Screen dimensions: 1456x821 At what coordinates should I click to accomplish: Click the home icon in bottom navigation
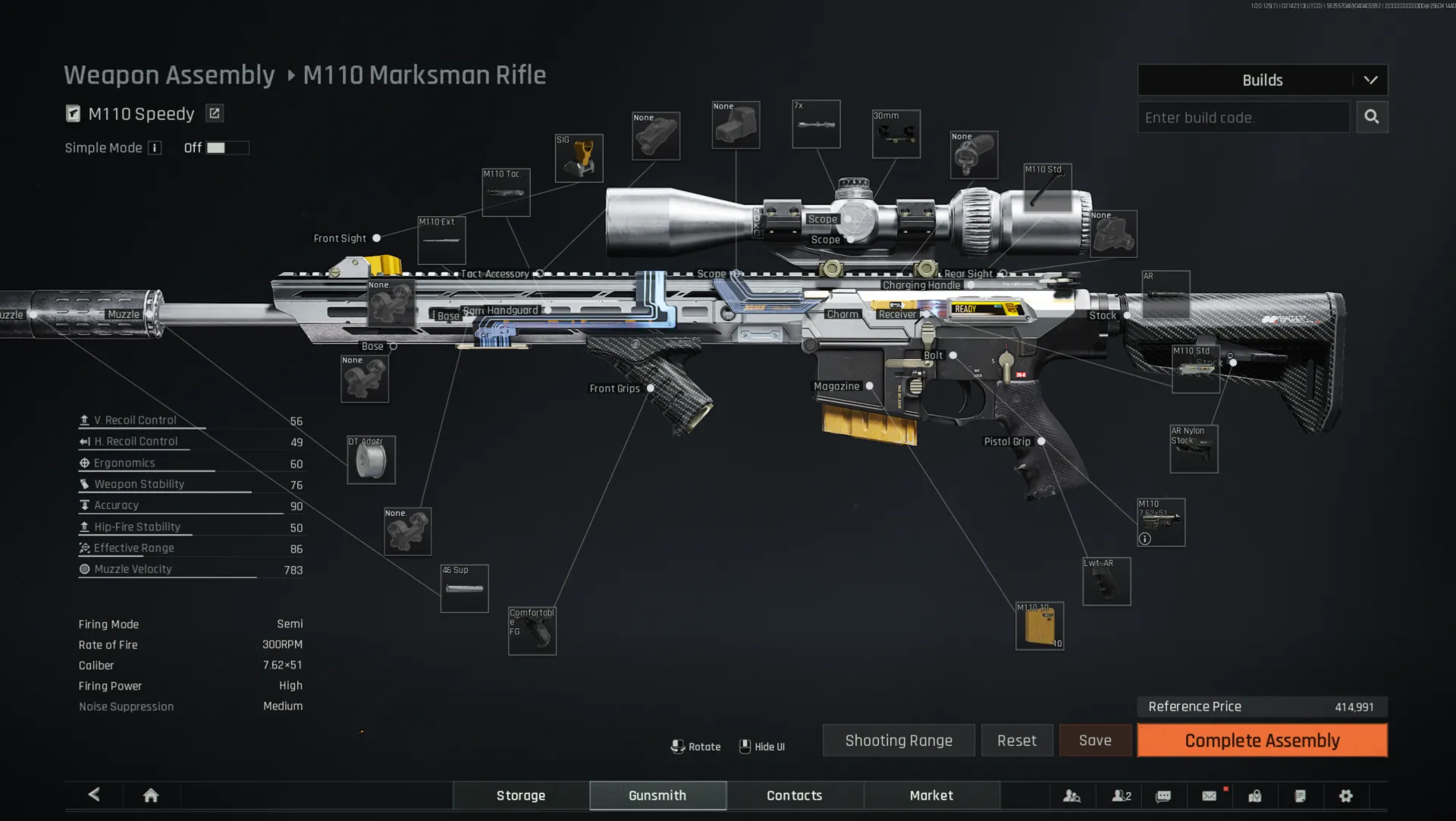[x=150, y=795]
